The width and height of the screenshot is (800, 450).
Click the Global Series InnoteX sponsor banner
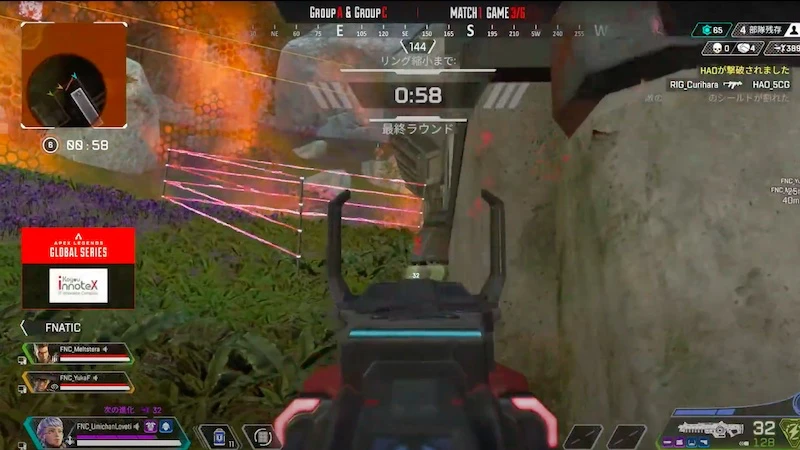tap(78, 268)
